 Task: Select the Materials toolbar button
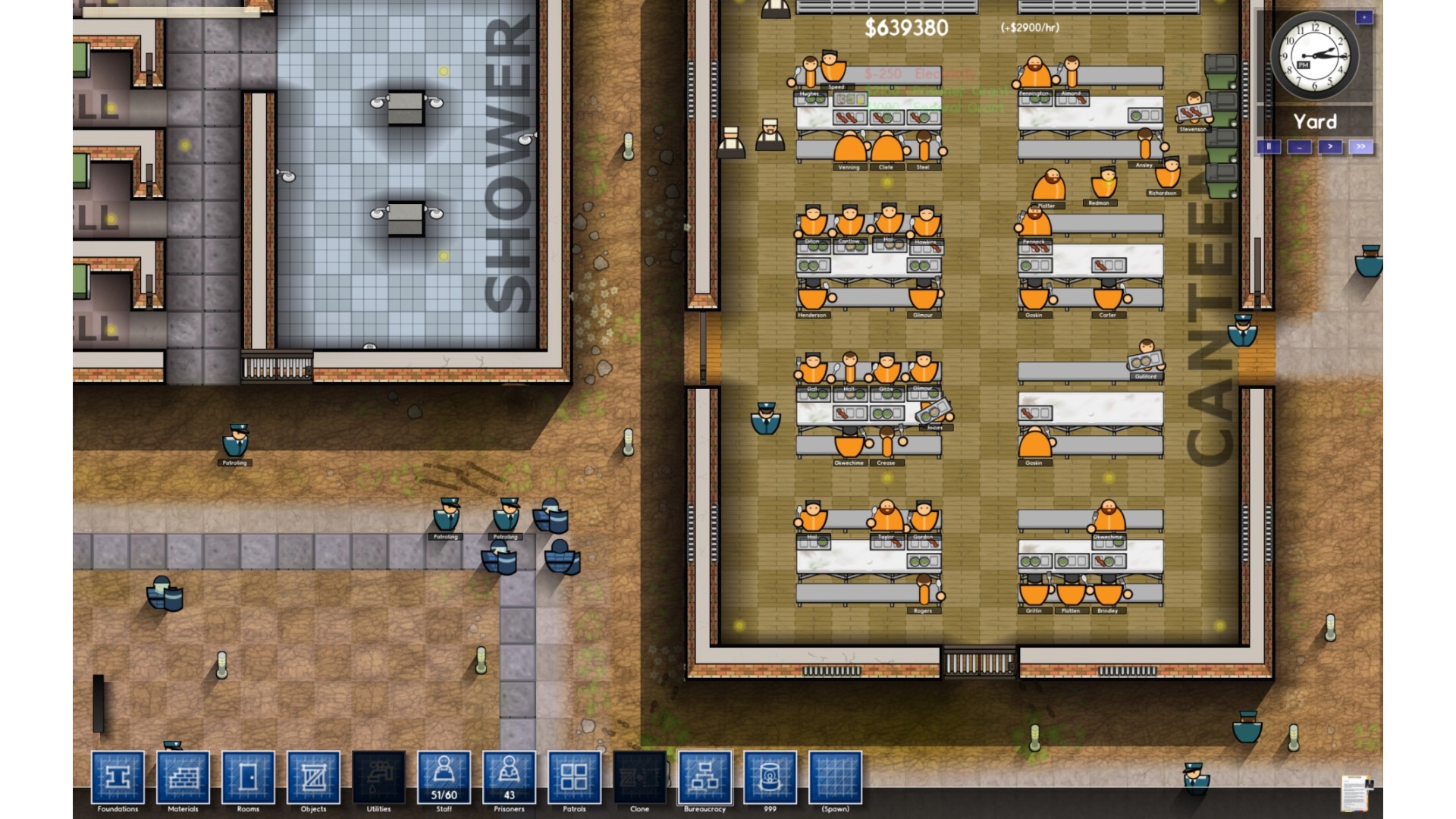(x=183, y=777)
